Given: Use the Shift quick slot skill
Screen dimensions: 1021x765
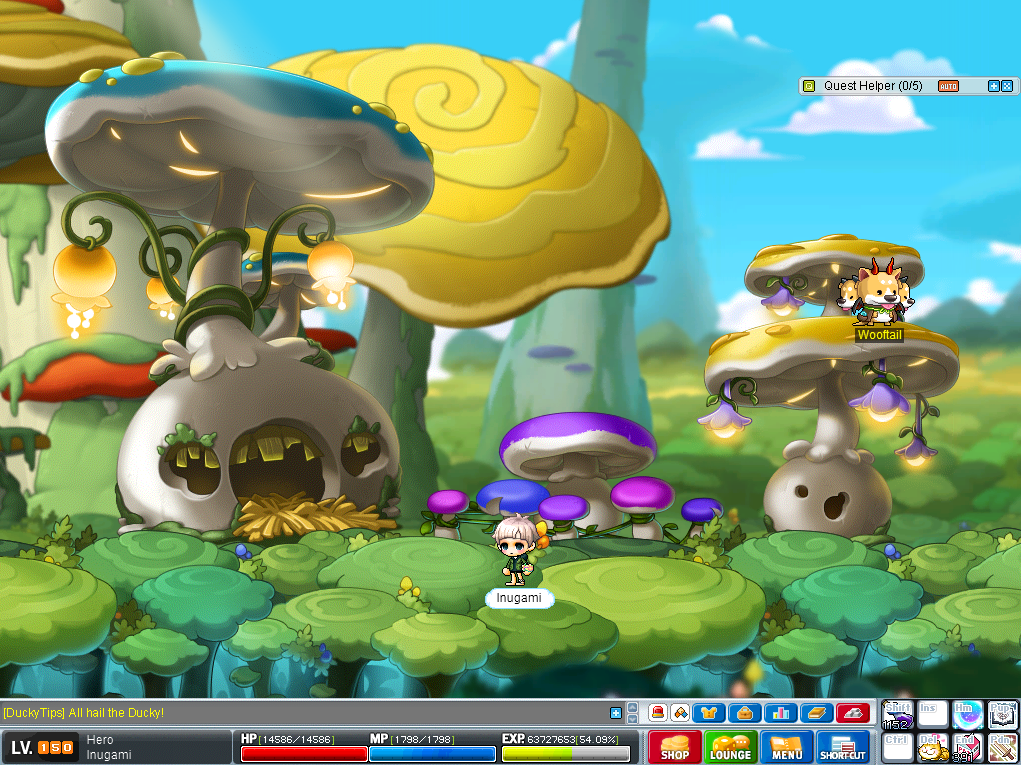Looking at the screenshot, I should pyautogui.click(x=897, y=714).
